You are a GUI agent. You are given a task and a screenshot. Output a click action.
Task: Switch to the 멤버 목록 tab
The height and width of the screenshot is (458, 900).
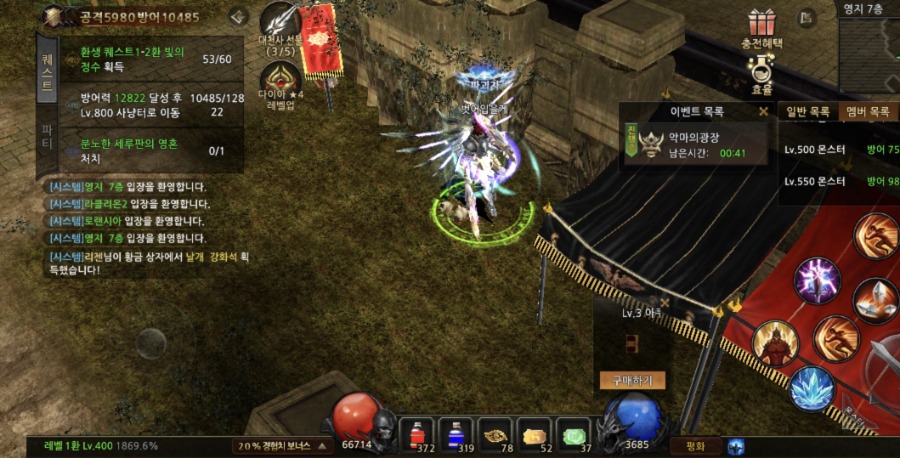coord(868,112)
